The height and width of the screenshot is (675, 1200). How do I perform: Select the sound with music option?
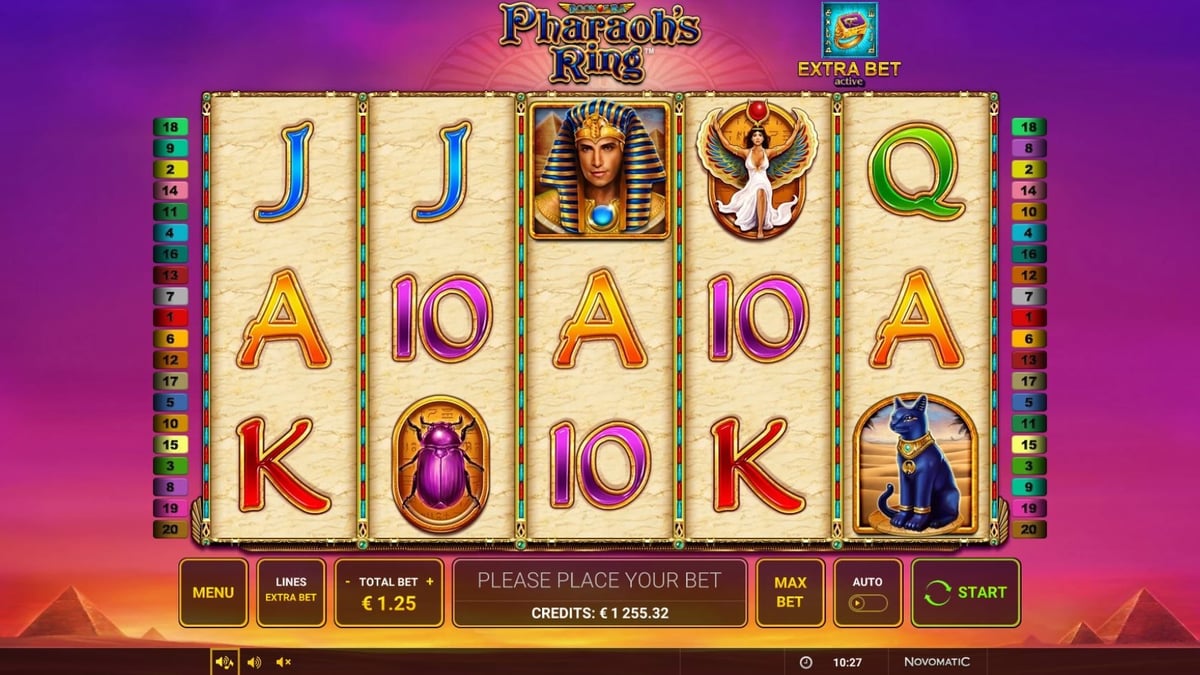pos(224,662)
